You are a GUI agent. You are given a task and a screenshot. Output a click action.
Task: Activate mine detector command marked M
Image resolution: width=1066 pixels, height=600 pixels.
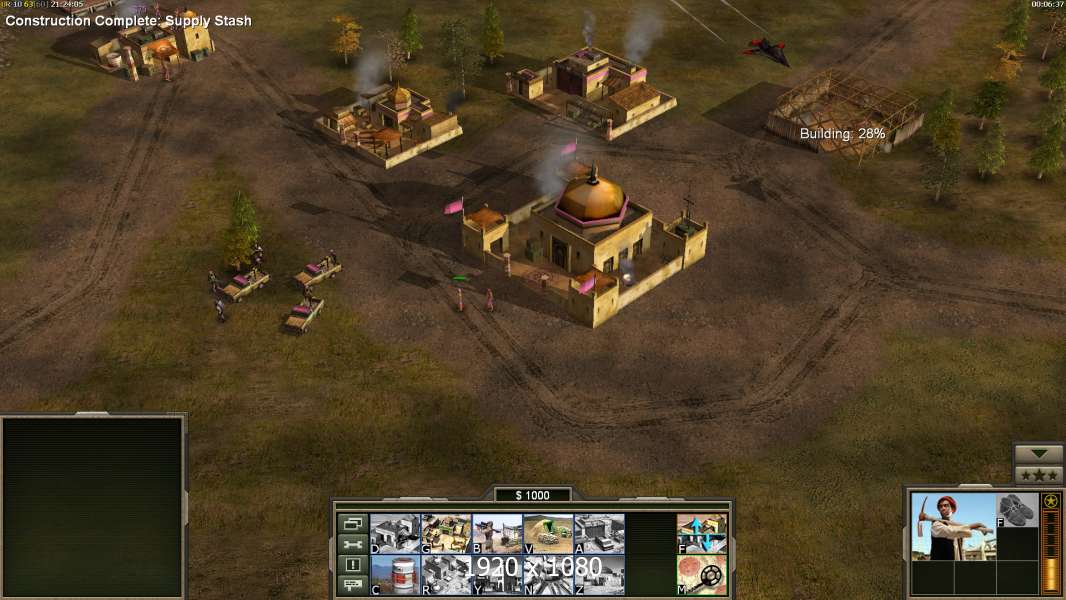[x=702, y=574]
